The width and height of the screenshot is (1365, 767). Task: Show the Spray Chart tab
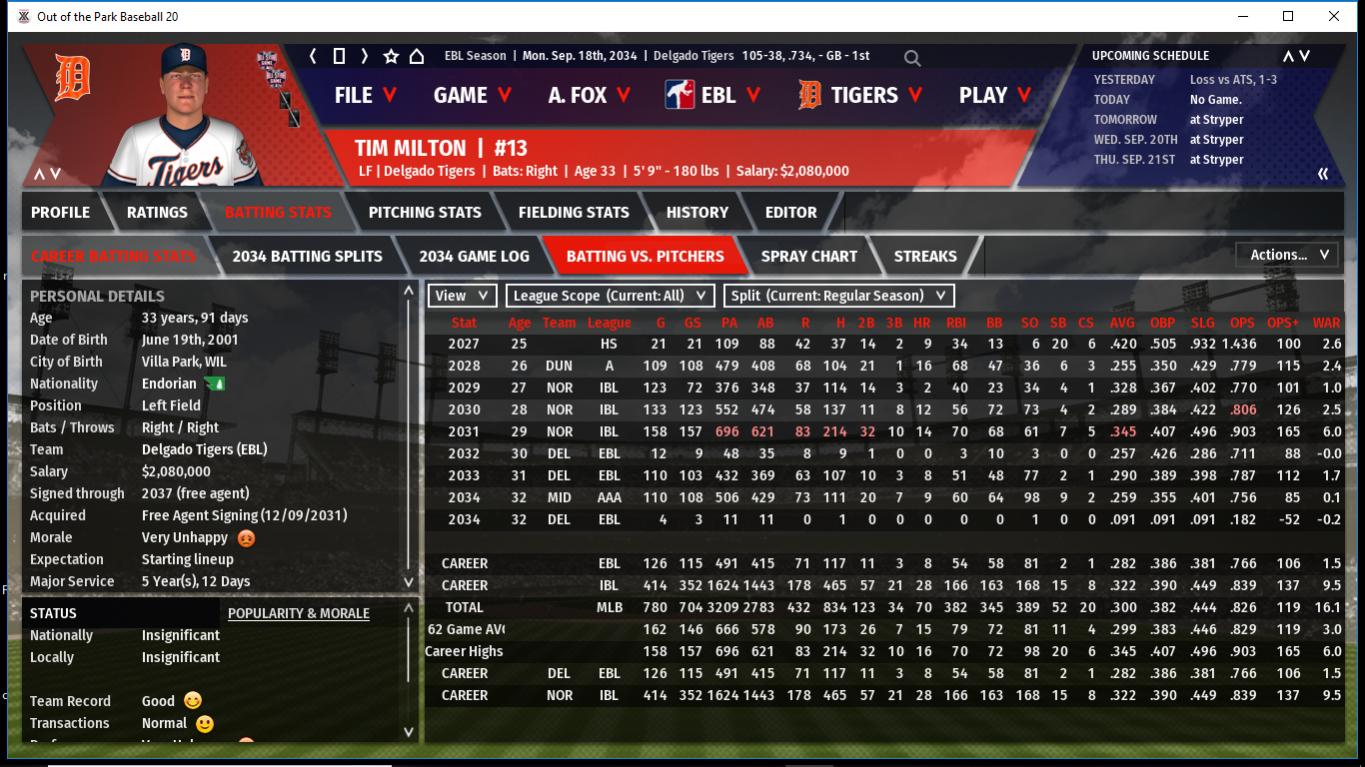[x=808, y=256]
